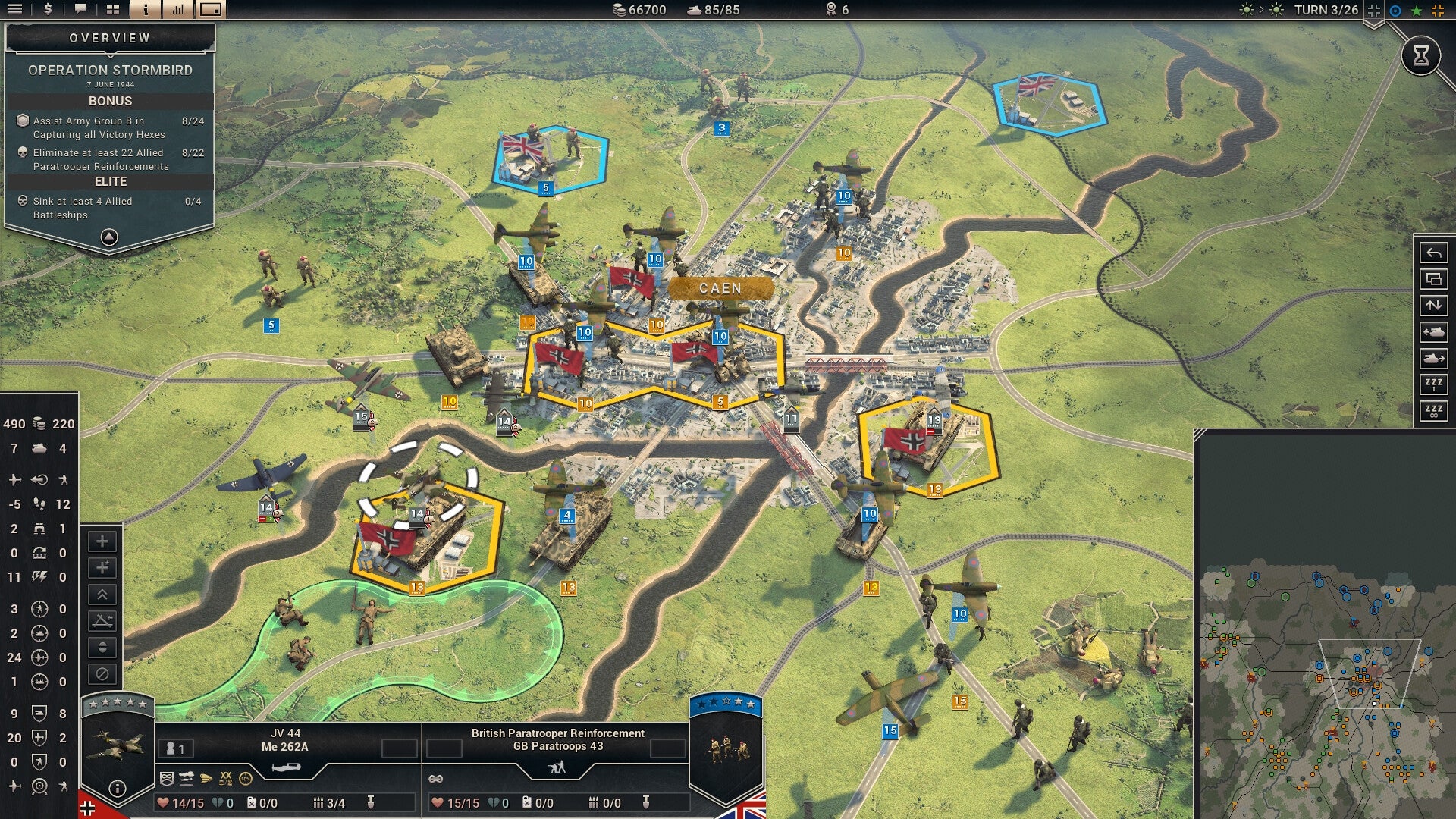View scenario statistics via bar chart icon
This screenshot has height=819, width=1456.
click(x=179, y=10)
